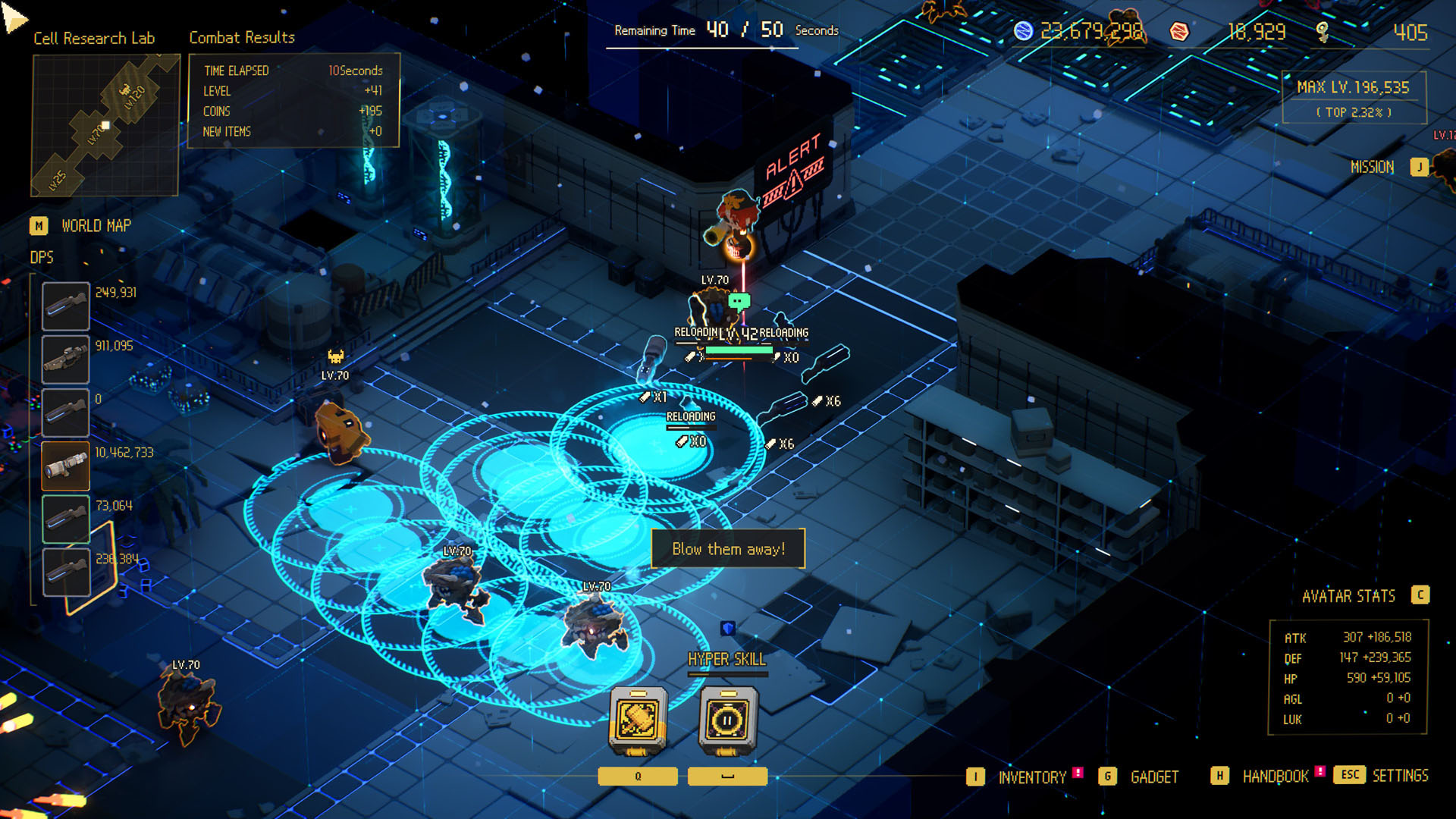Select the highlighted weapon with 10,462,733 DPS

tap(65, 466)
